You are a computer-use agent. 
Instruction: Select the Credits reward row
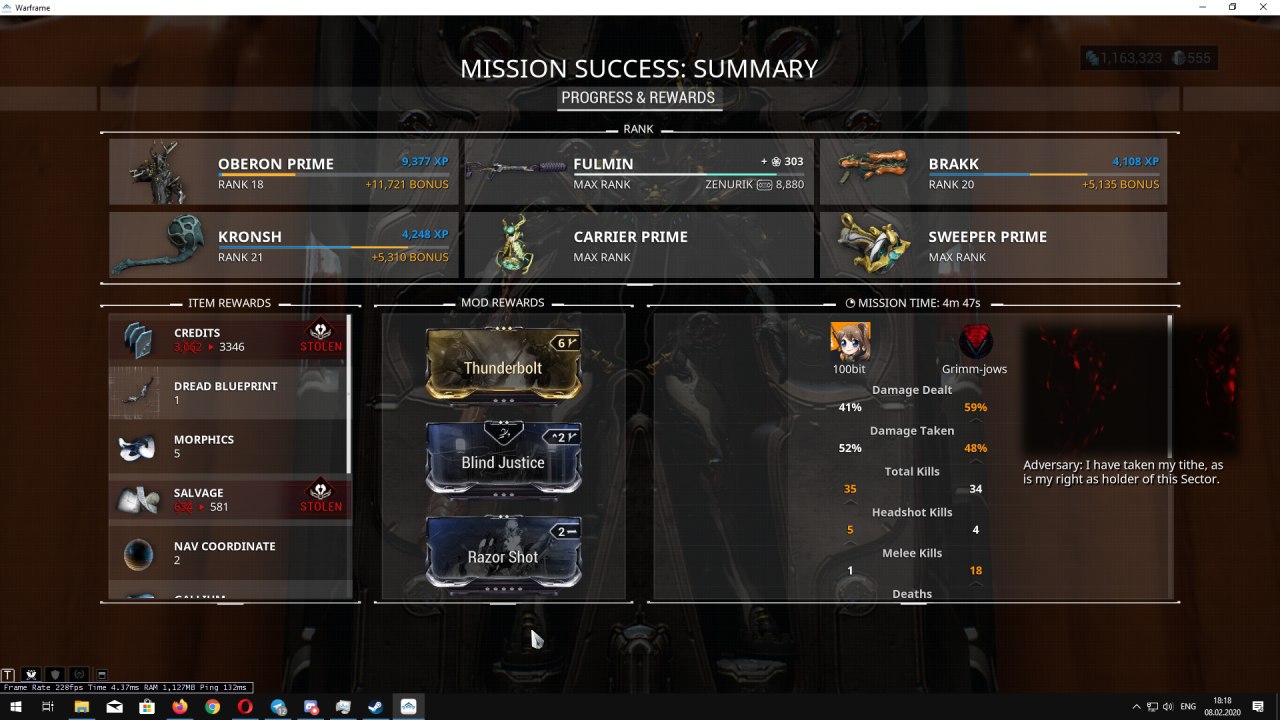[x=229, y=340]
